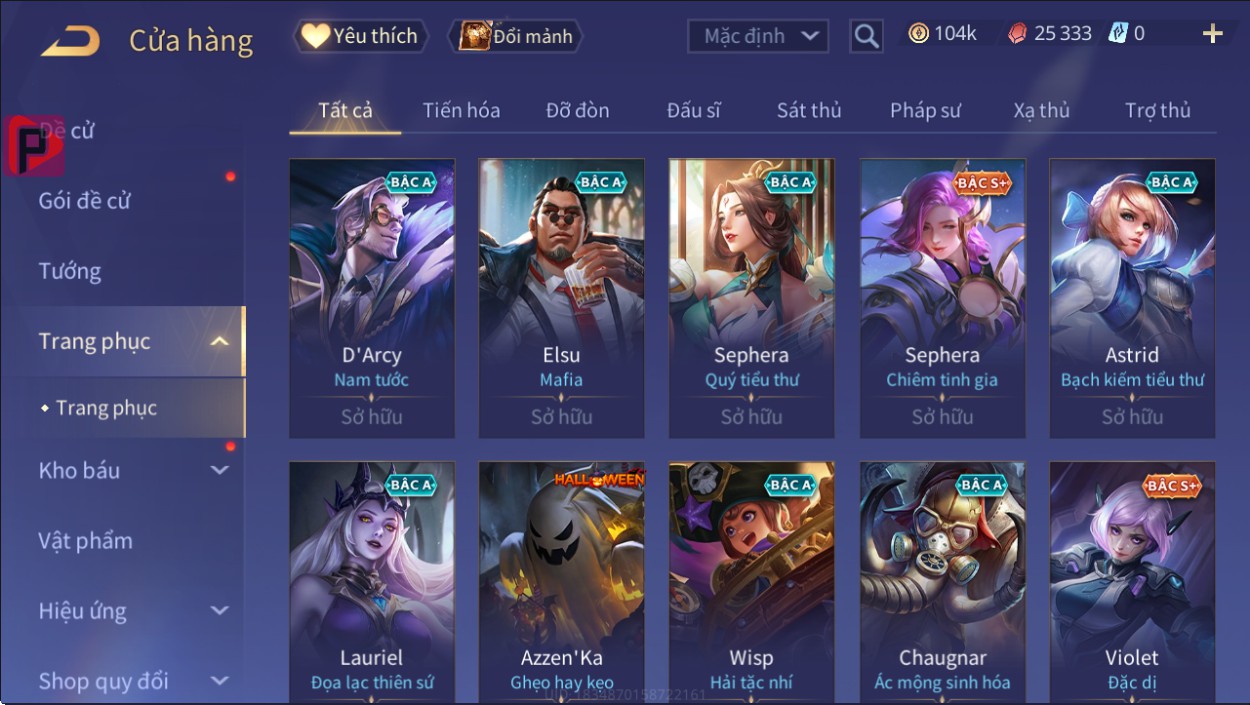Screen dimensions: 1250x705
Task: Click the magnifying glass search button
Action: (x=866, y=37)
